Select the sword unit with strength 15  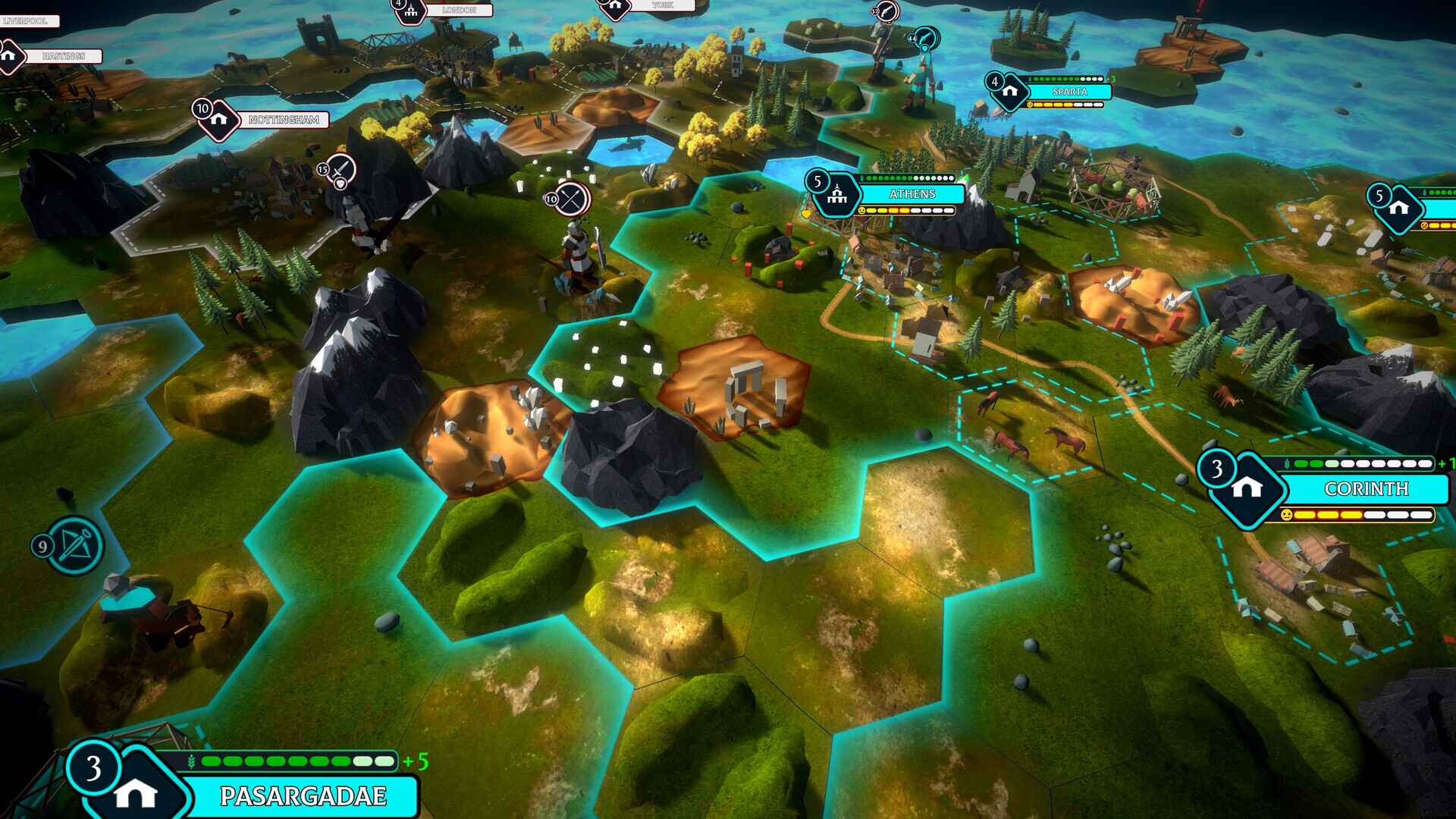pos(340,168)
